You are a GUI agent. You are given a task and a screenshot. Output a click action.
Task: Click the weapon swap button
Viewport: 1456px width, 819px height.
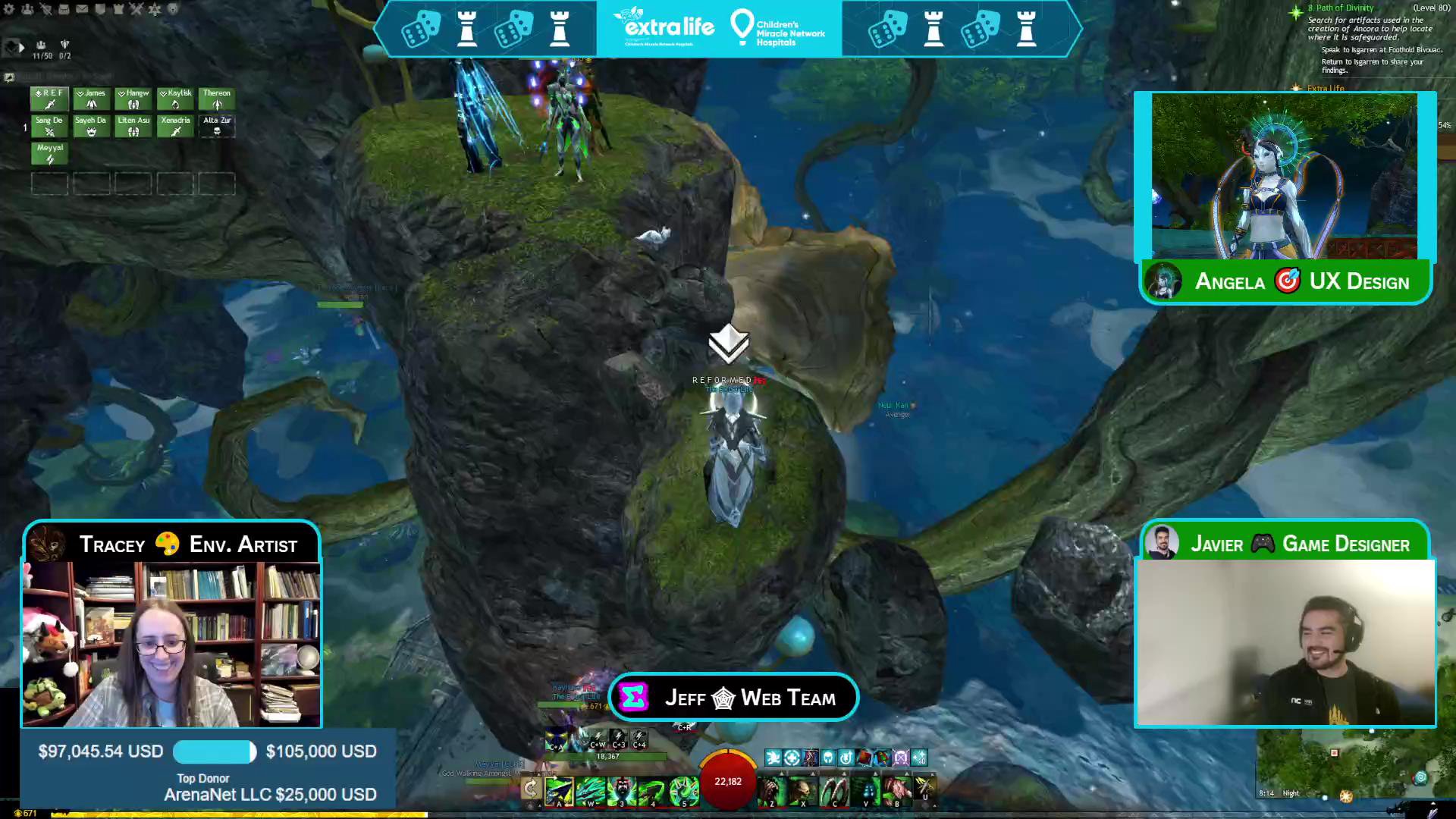point(531,789)
